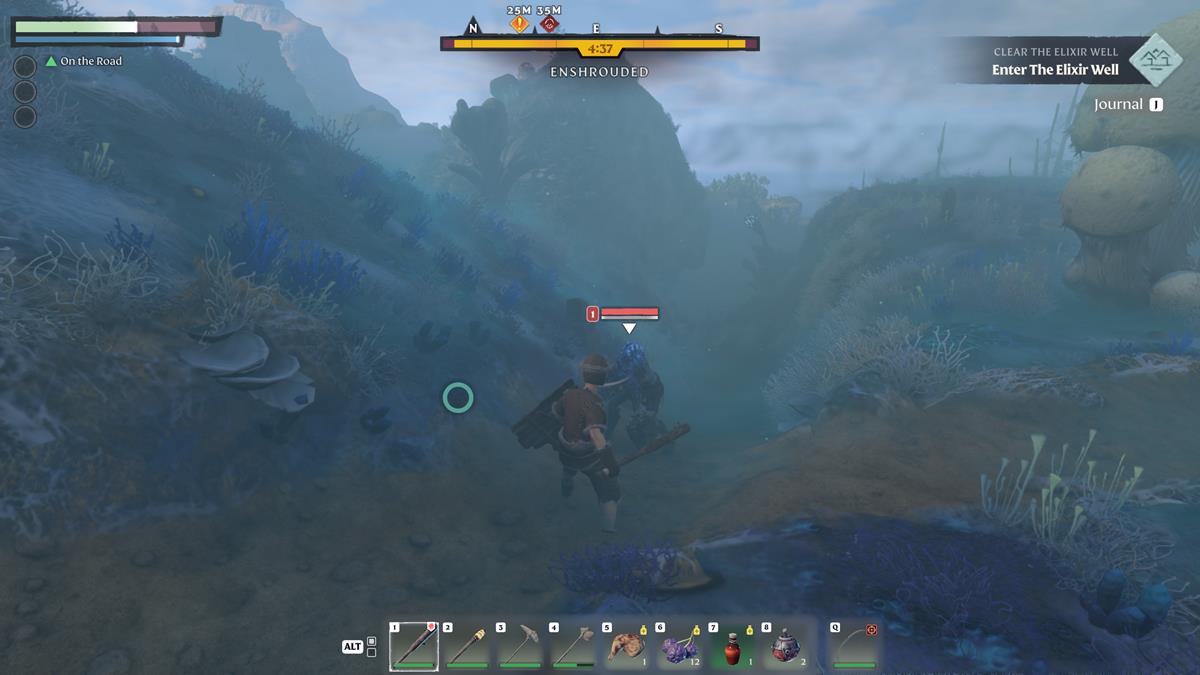Viewport: 1200px width, 675px height.
Task: Eat the purple berries stack
Action: pos(681,647)
